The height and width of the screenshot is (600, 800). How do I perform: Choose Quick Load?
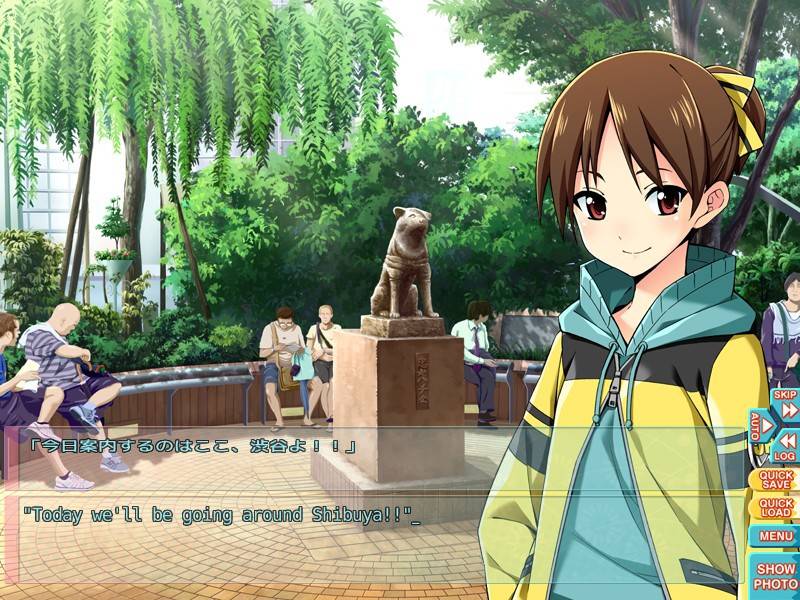point(776,507)
